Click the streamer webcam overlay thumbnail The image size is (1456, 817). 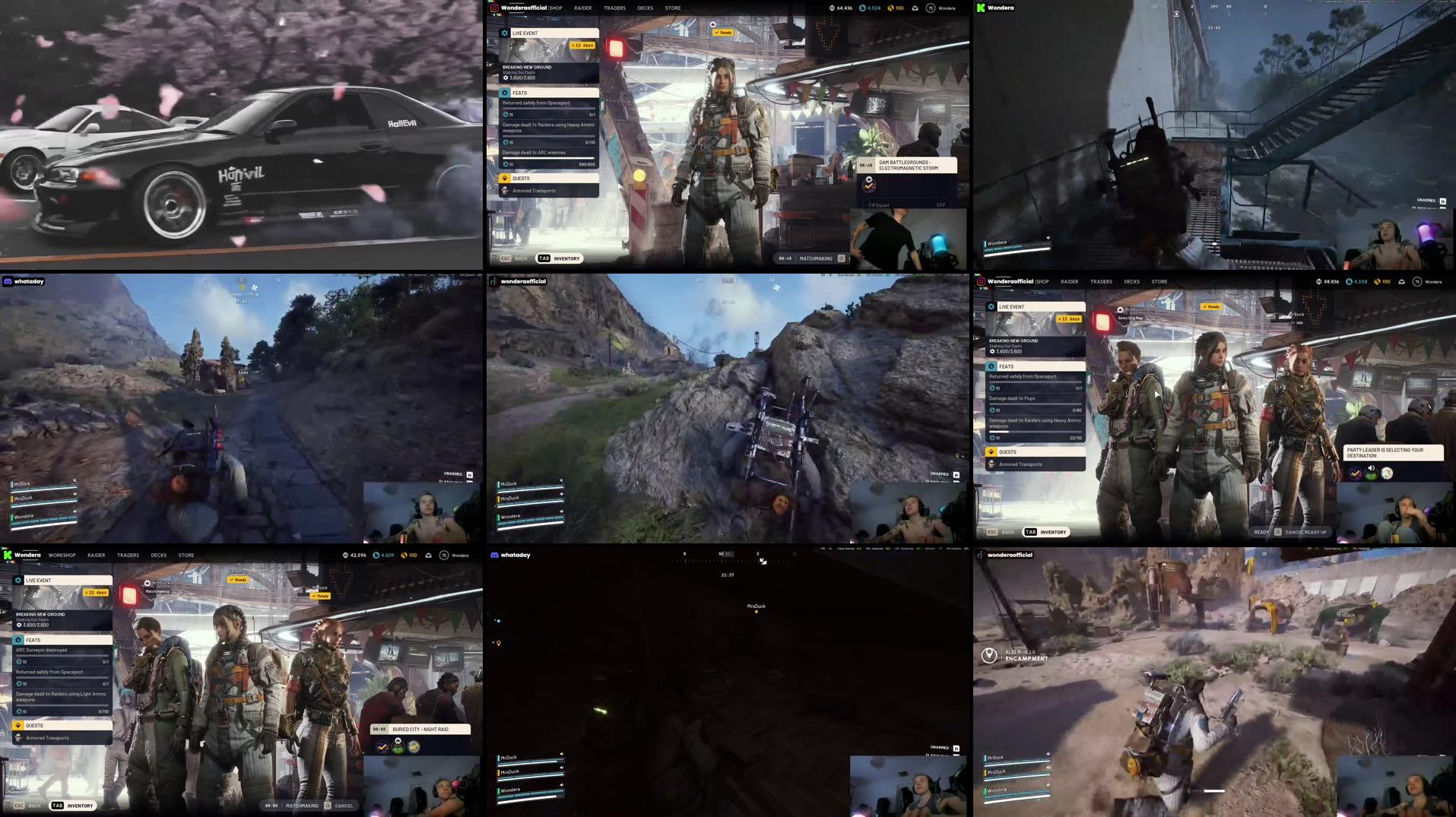click(x=909, y=239)
